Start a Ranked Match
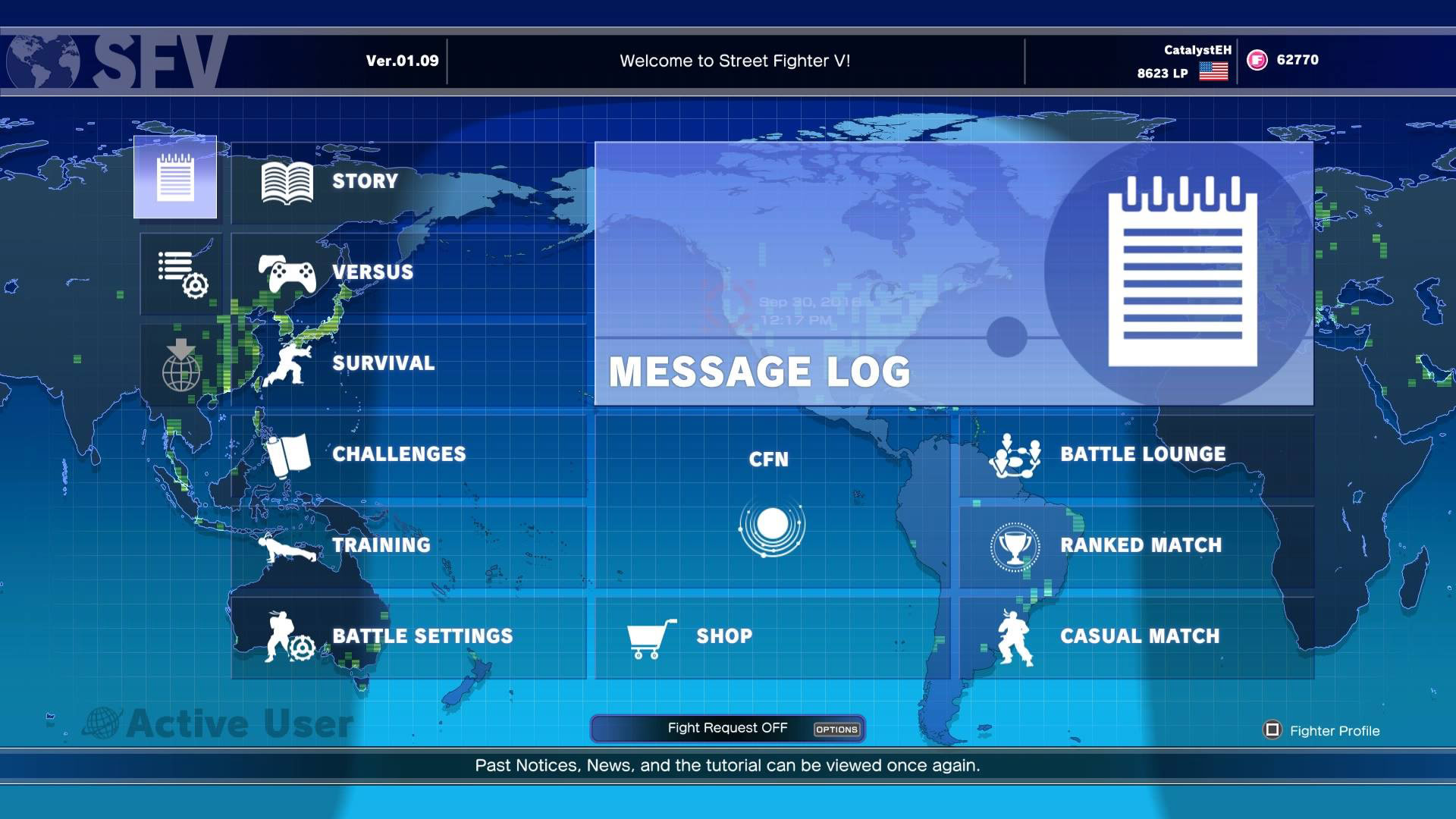The image size is (1456, 819). (x=1136, y=546)
